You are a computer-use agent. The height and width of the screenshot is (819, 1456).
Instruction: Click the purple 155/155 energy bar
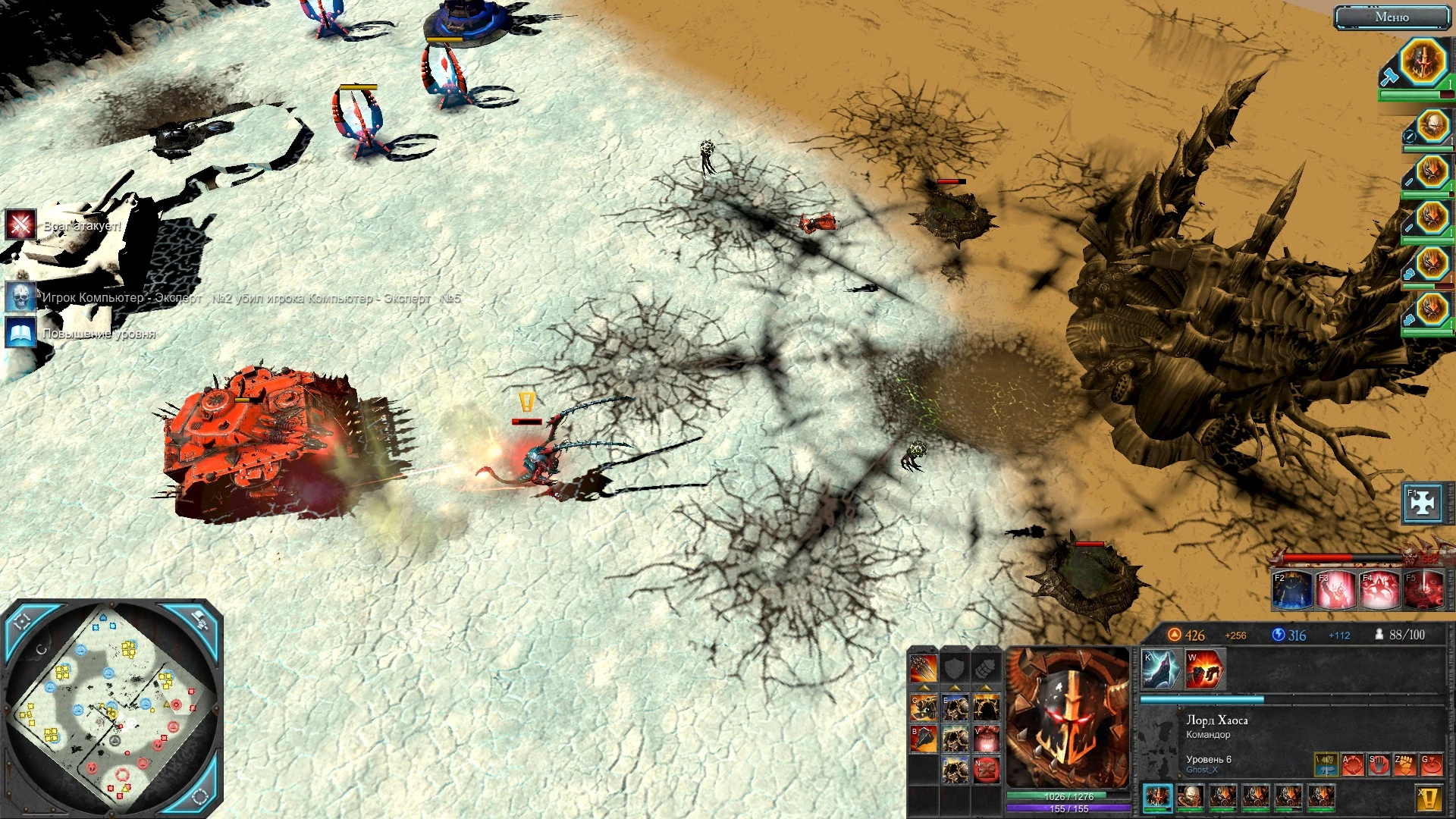pyautogui.click(x=1068, y=808)
